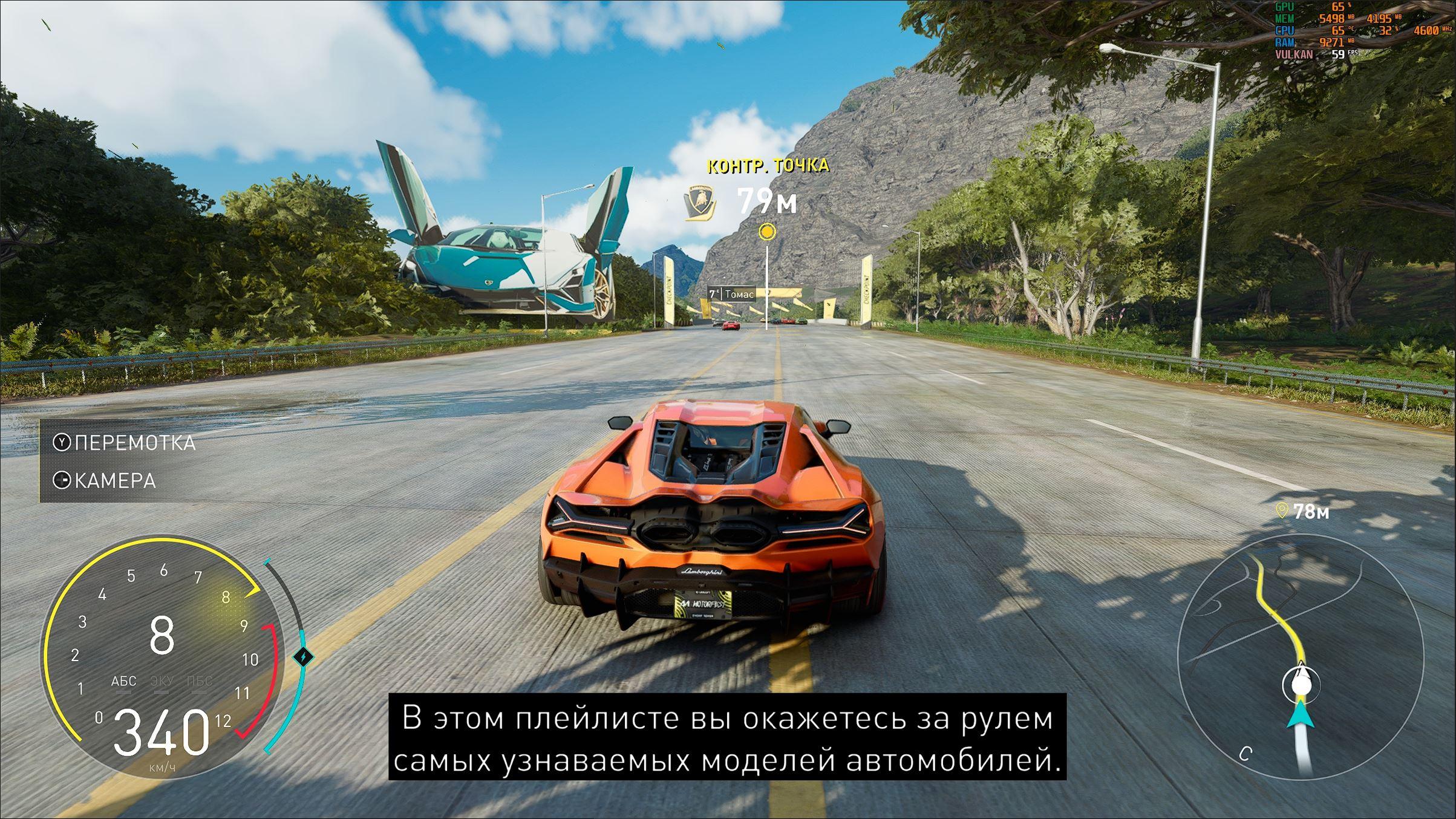Click the nitro lightning diamond icon
The height and width of the screenshot is (819, 1456).
pos(304,656)
